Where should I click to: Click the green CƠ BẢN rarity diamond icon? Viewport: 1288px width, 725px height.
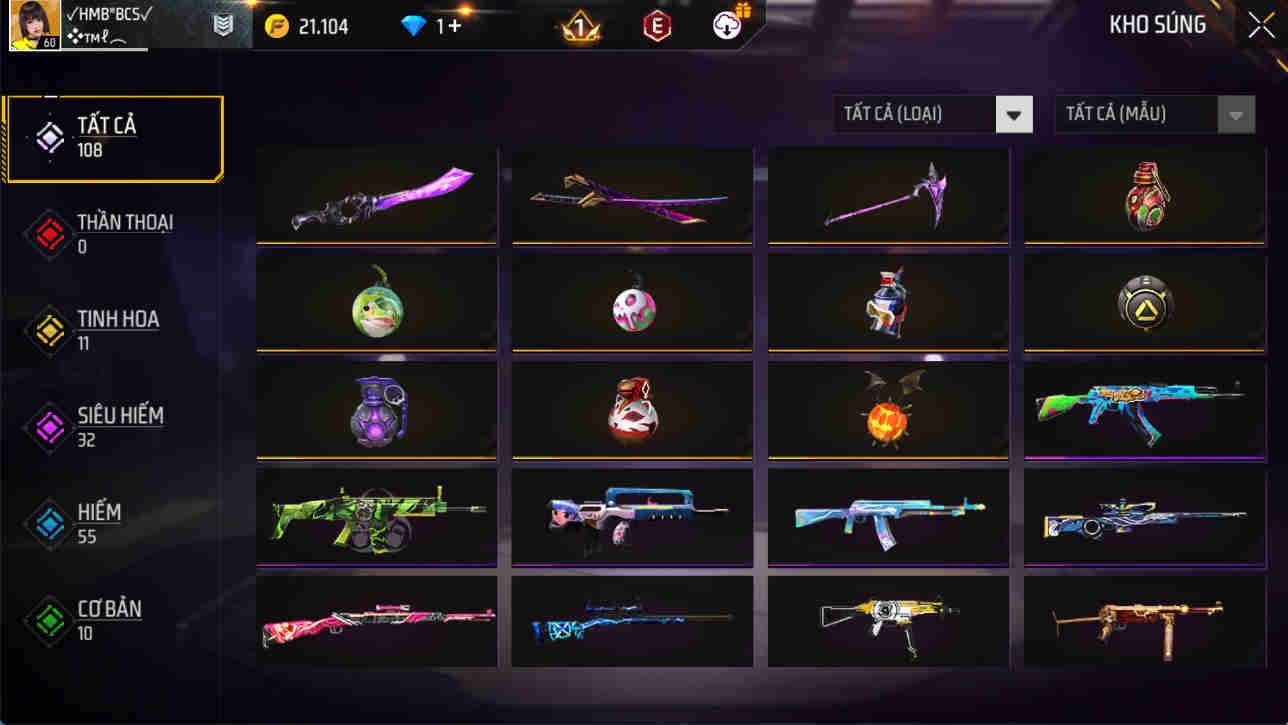point(48,621)
